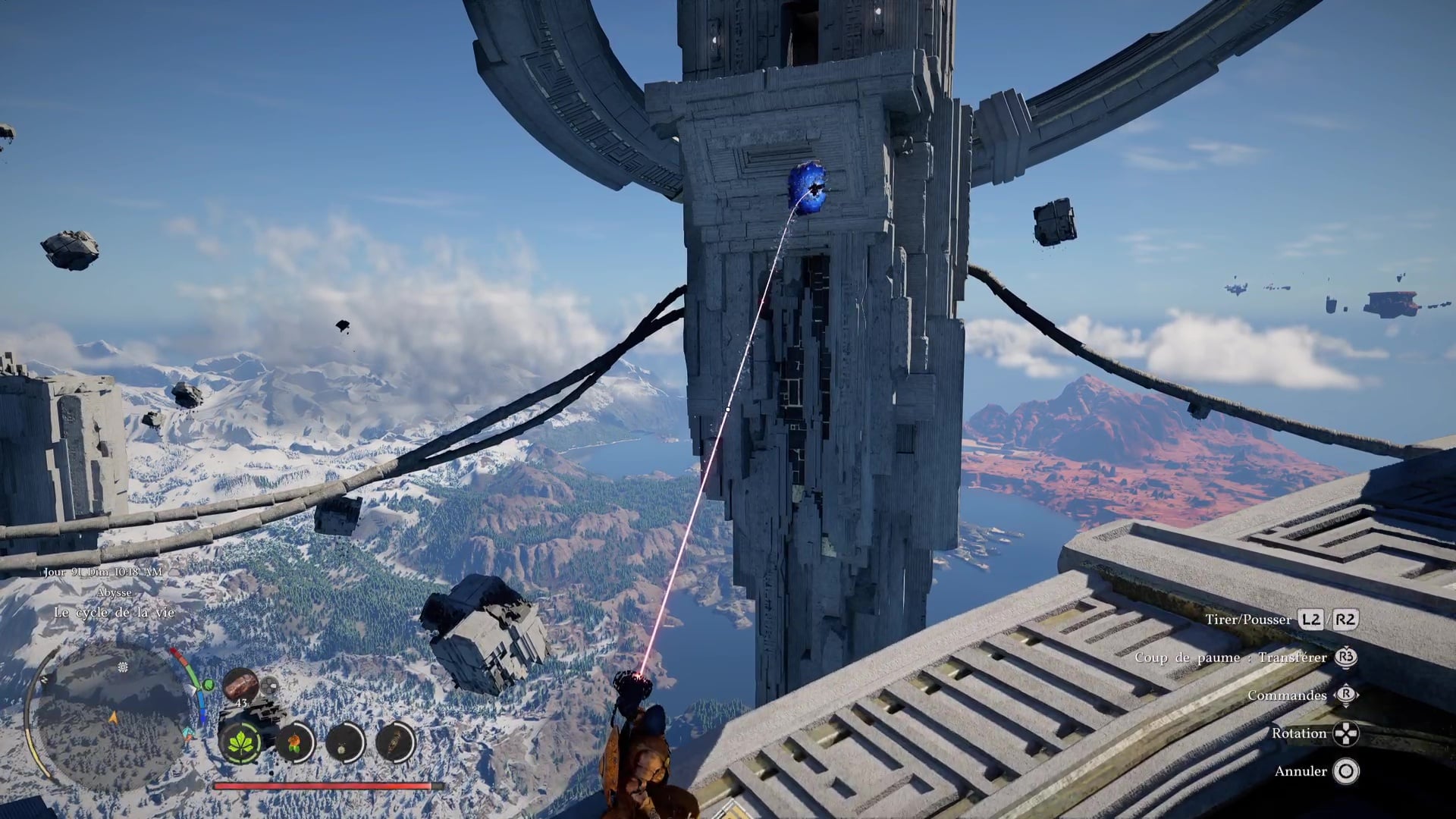Click the 'Le cycle de la vie' quest tracker
This screenshot has width=1456, height=819.
[114, 612]
